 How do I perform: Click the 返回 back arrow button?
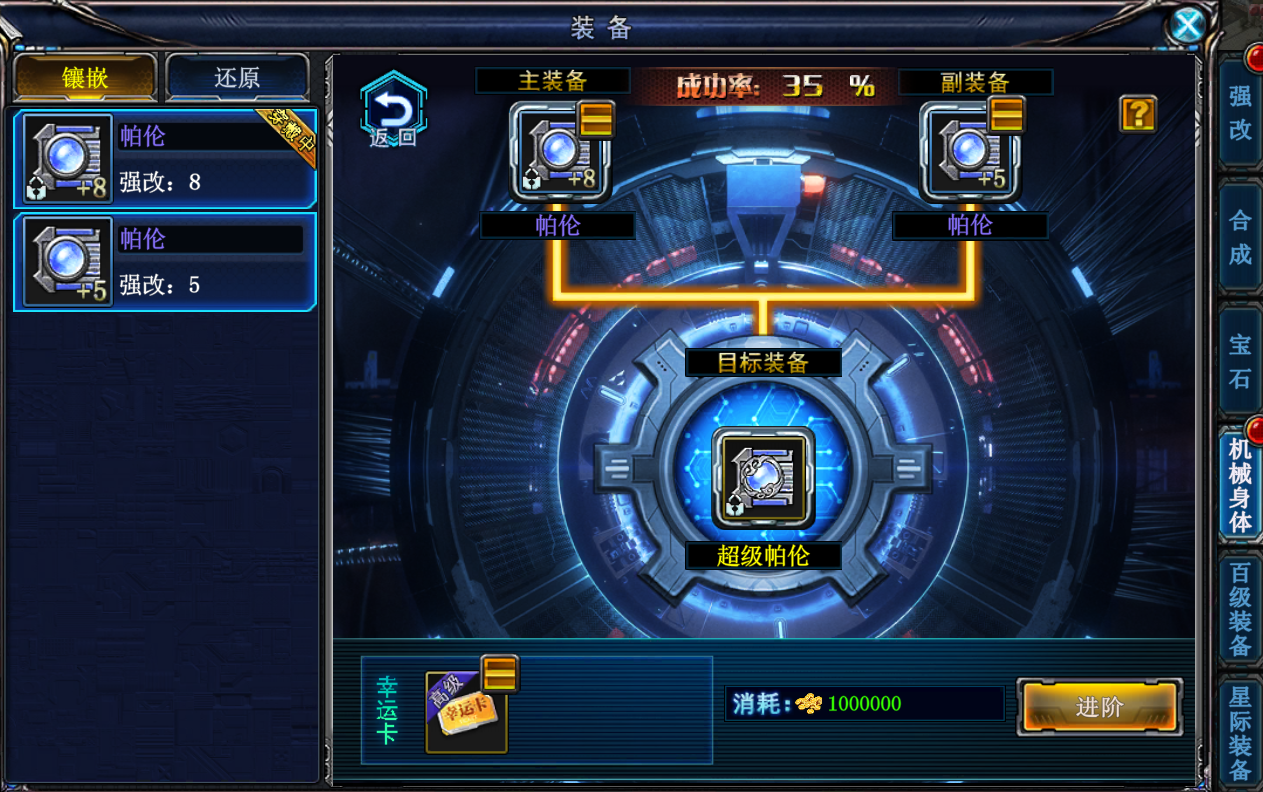point(393,110)
